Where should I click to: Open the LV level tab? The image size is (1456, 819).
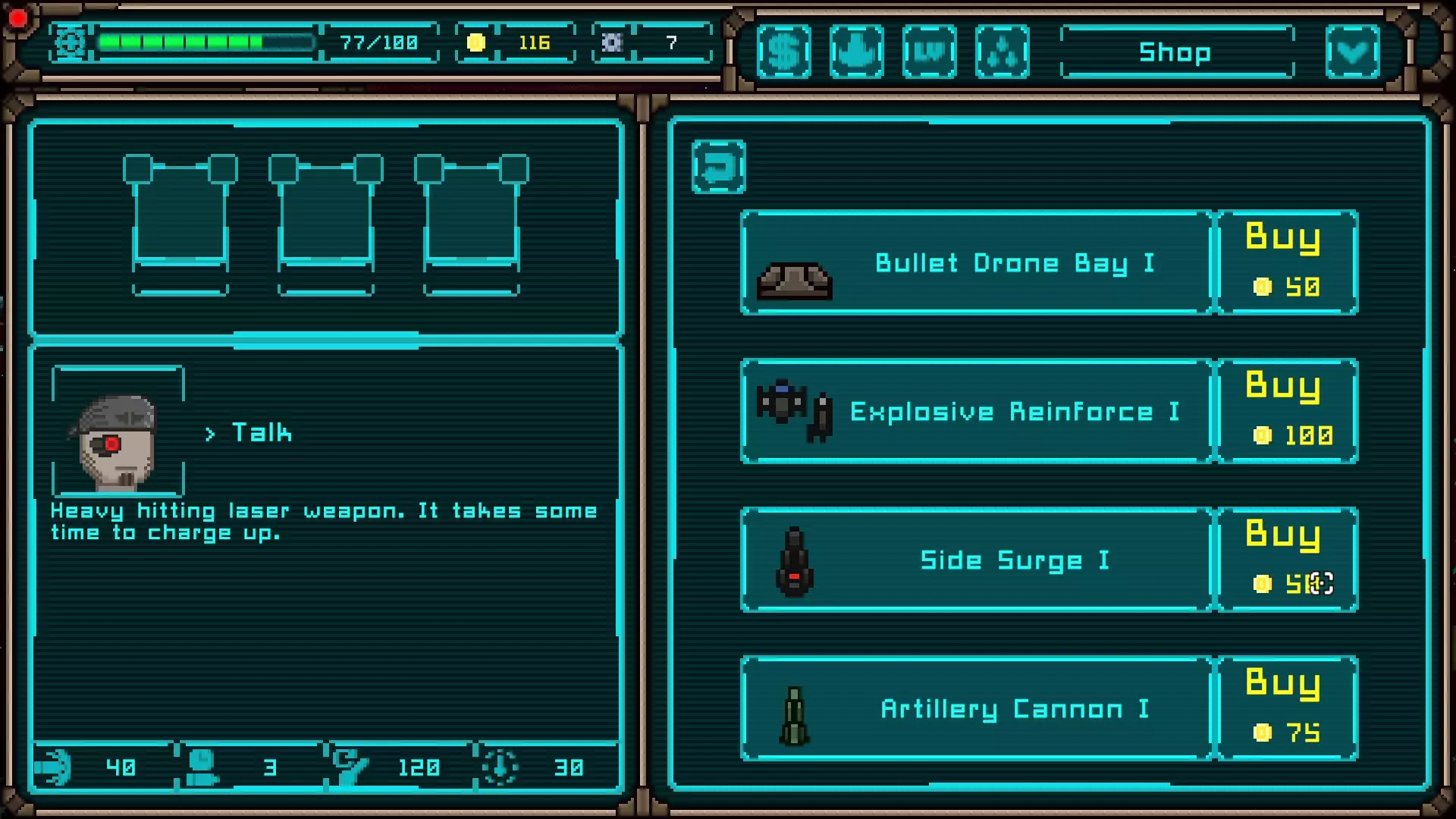[x=930, y=52]
